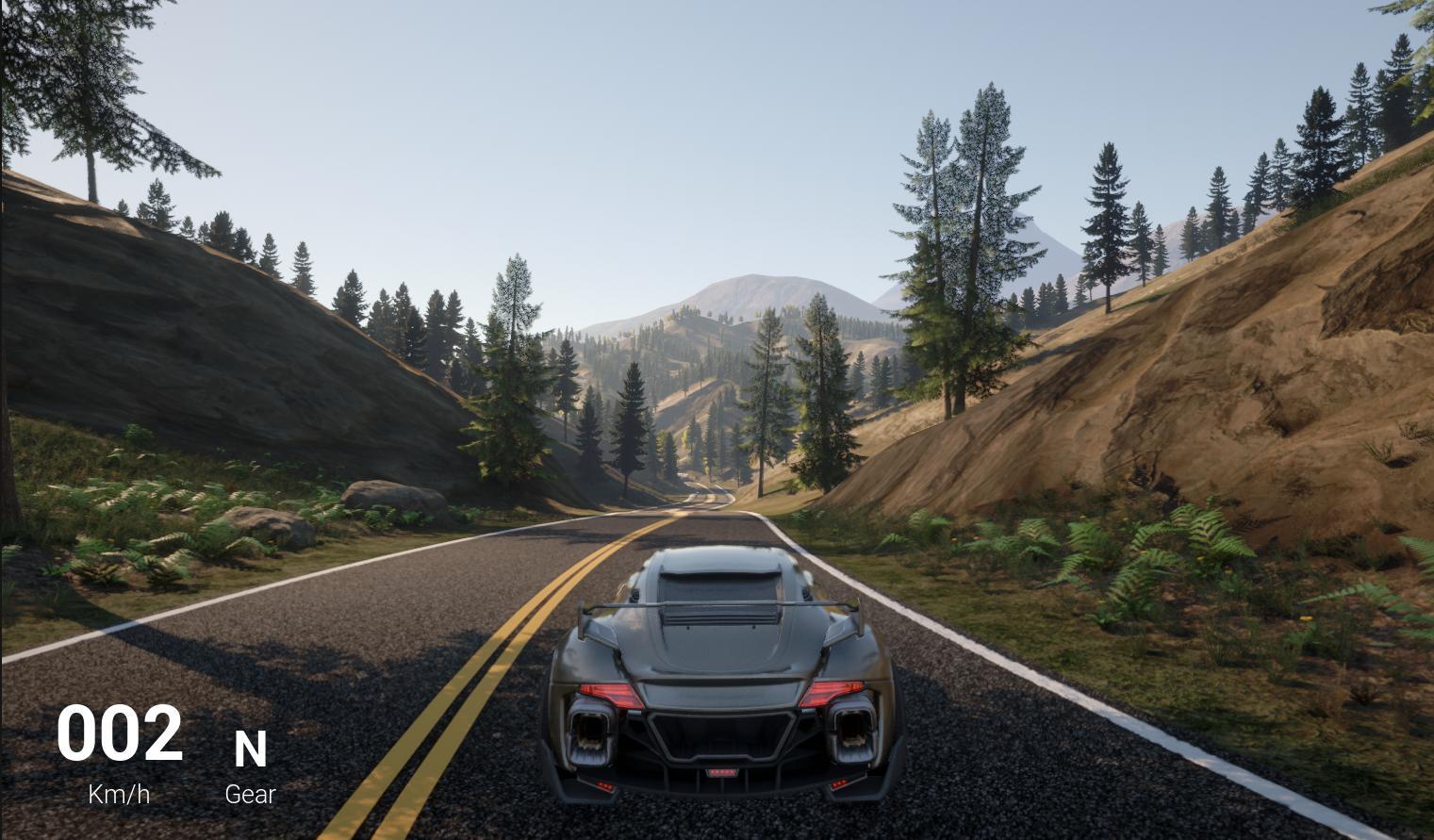Select the Km/h unit label
Screen dimensions: 1434x840
[x=119, y=795]
